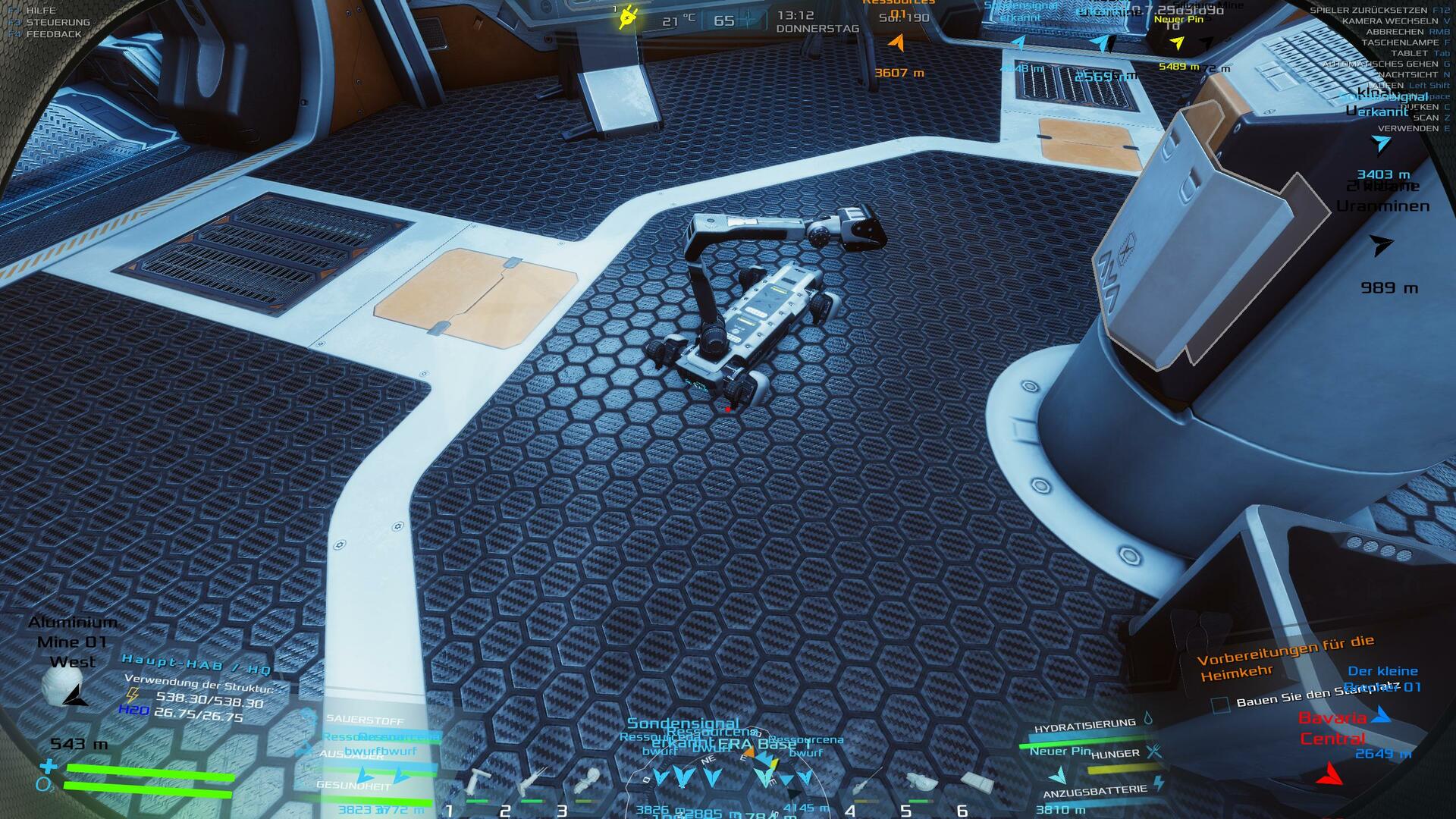Select the red Bavaria Central waypoint arrow
The width and height of the screenshot is (1456, 819).
[x=1329, y=773]
